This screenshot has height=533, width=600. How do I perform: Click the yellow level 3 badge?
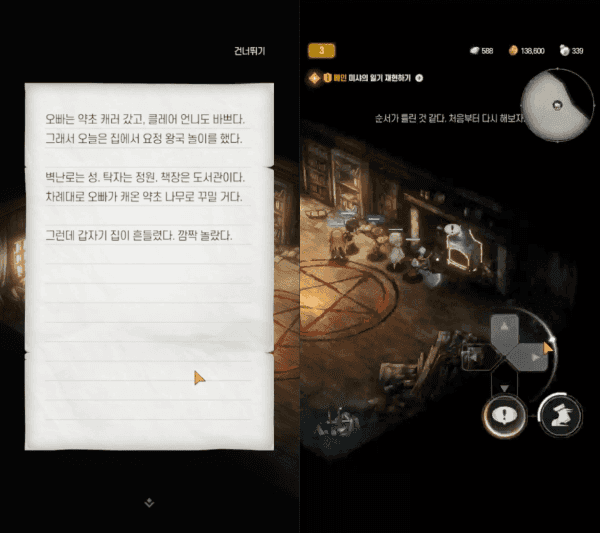click(x=321, y=50)
